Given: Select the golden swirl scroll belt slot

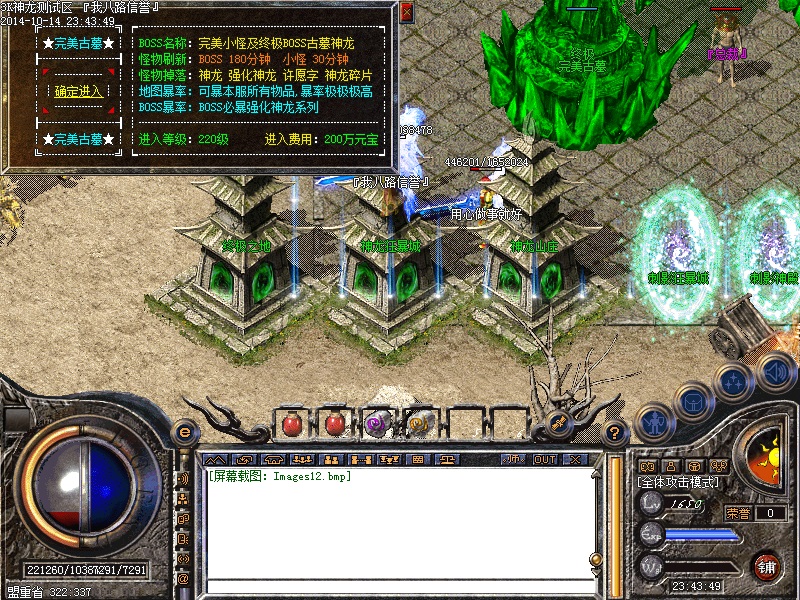Looking at the screenshot, I should tap(420, 424).
